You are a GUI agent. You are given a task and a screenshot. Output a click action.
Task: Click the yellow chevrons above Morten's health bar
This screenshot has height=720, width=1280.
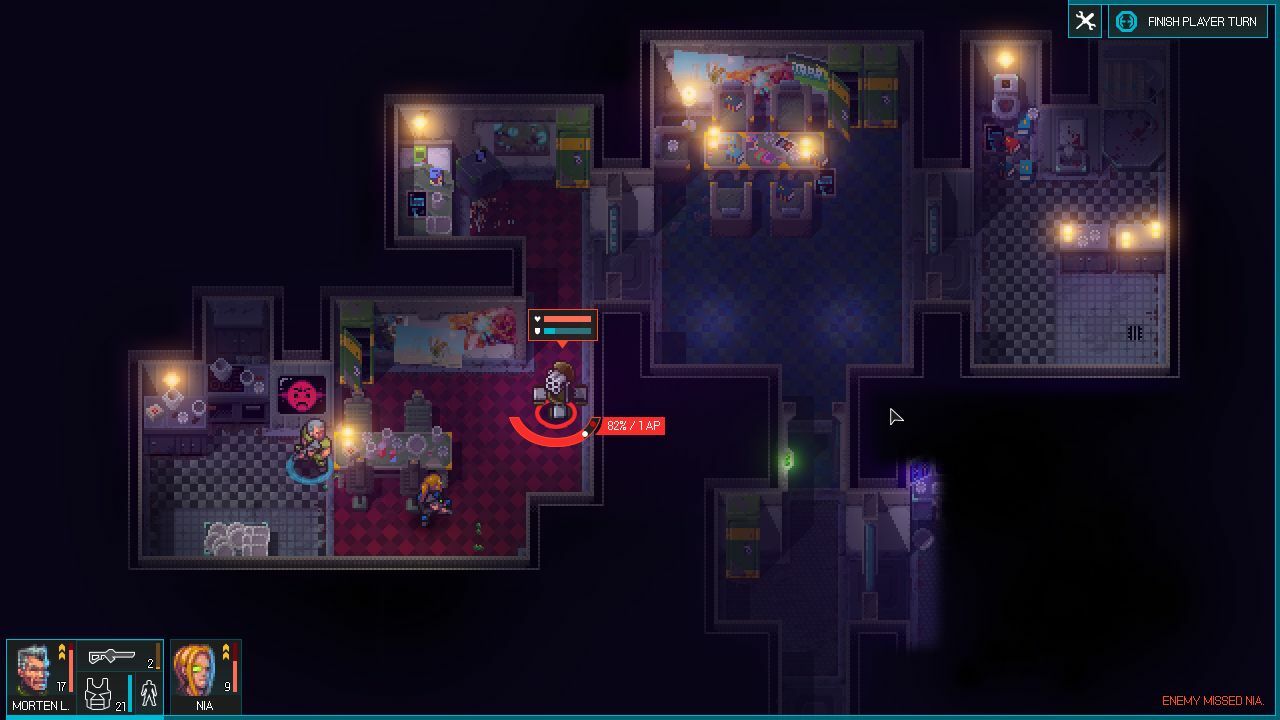pyautogui.click(x=62, y=651)
